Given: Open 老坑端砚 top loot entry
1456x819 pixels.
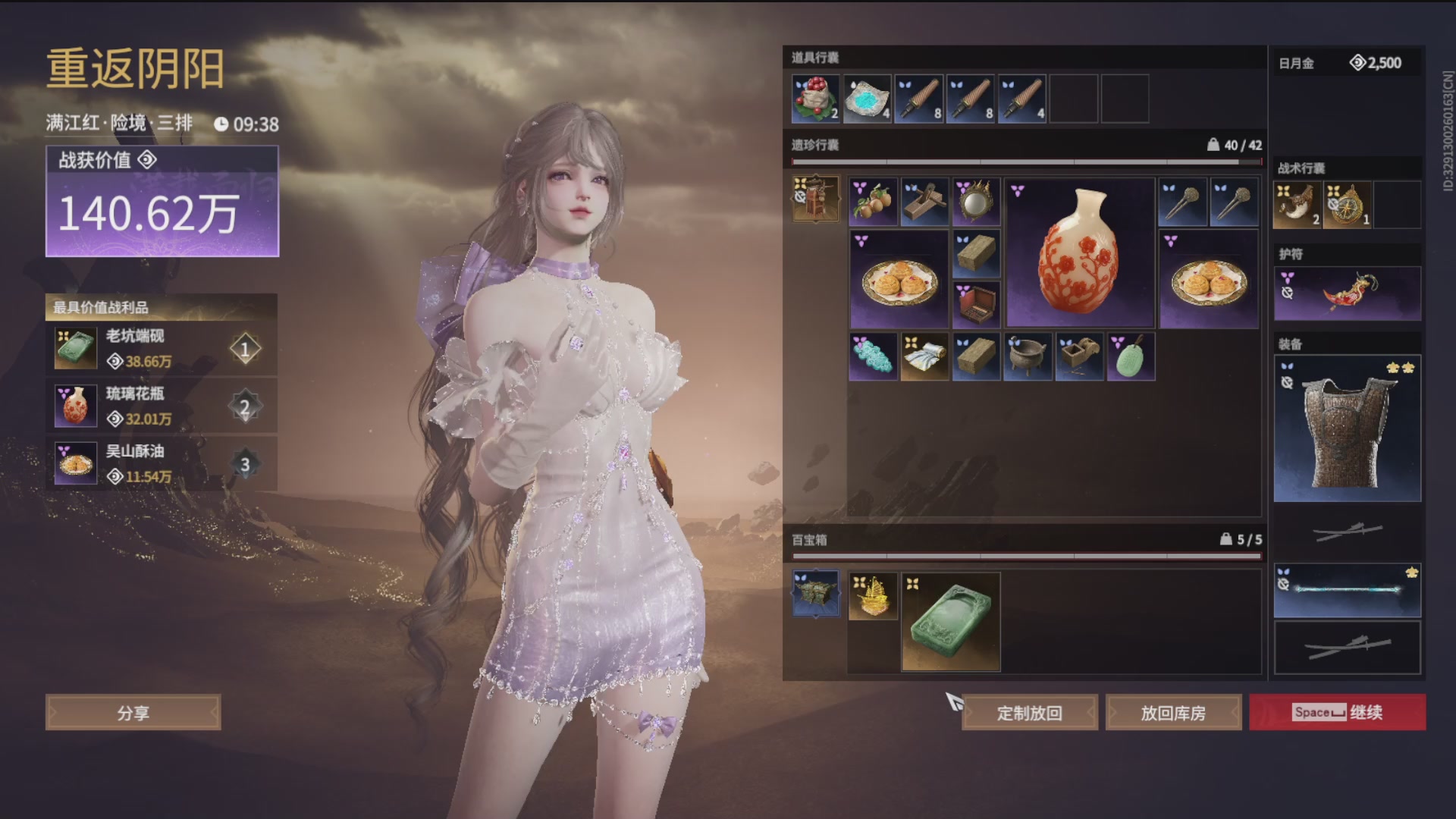Looking at the screenshot, I should pos(161,349).
